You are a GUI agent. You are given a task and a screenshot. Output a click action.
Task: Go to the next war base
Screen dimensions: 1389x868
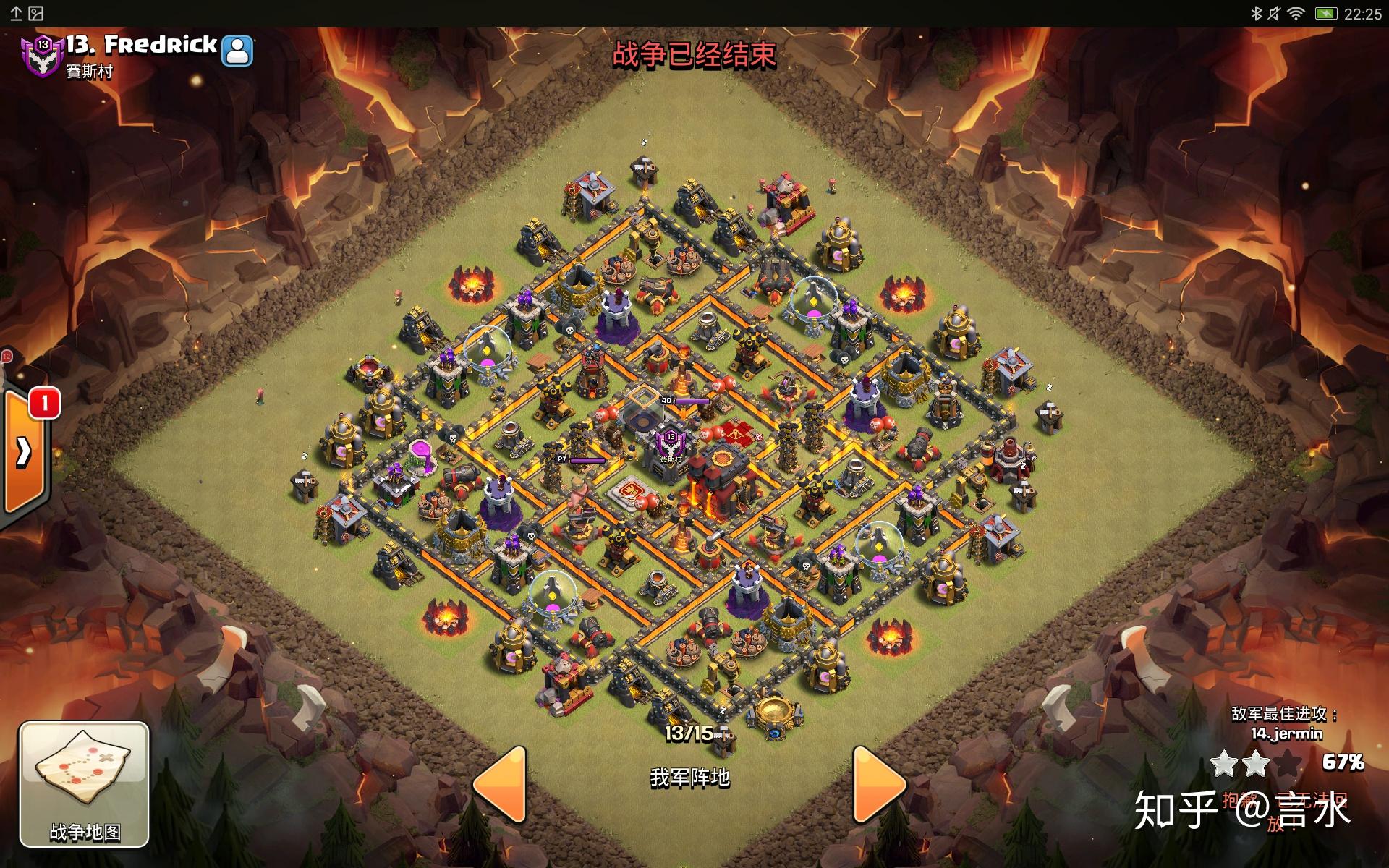pyautogui.click(x=878, y=784)
